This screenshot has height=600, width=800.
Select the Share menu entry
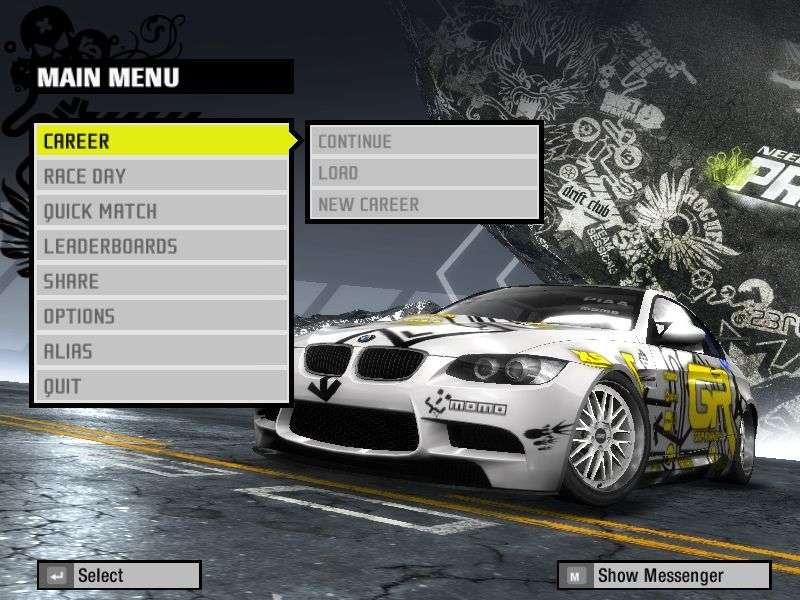point(162,281)
